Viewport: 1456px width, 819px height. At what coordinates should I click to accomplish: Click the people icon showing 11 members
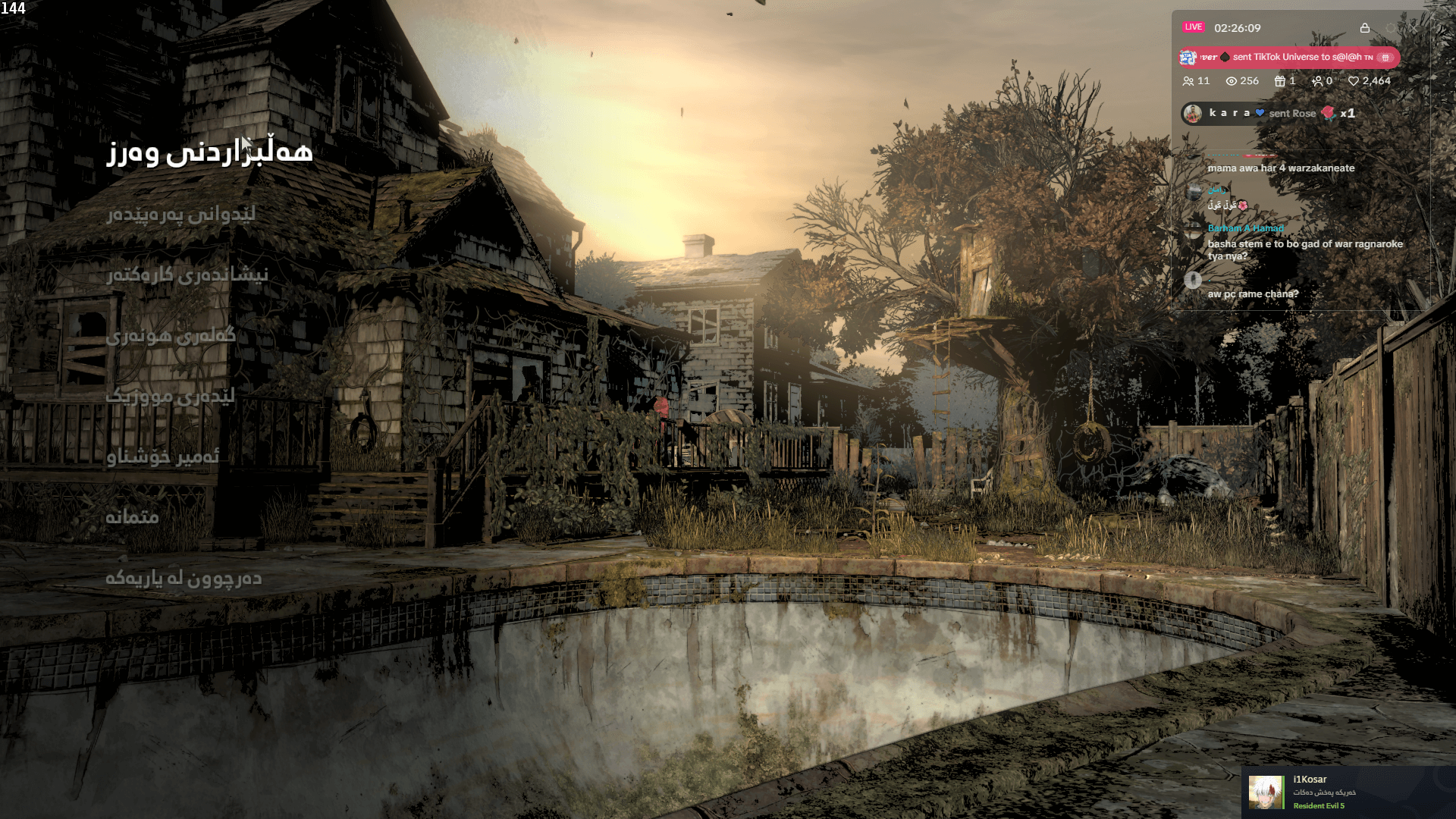(x=1188, y=81)
